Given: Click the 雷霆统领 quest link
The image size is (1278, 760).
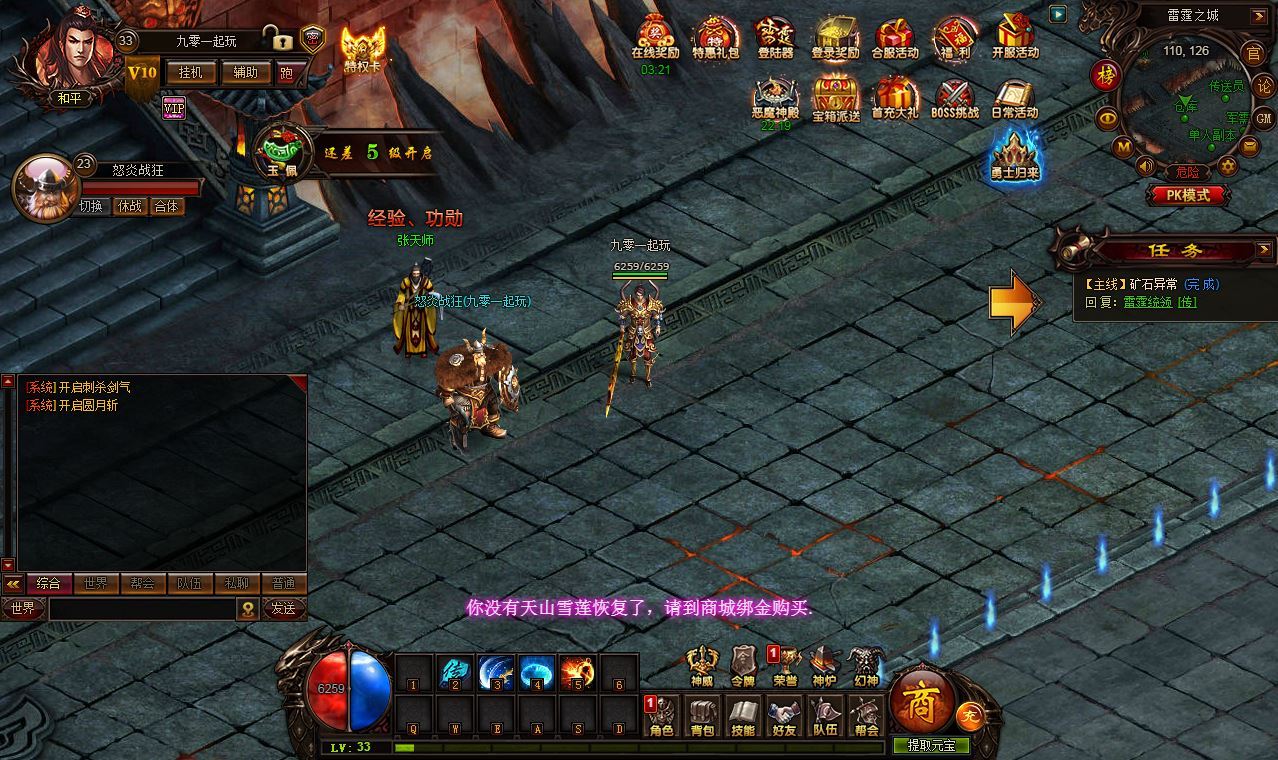Looking at the screenshot, I should [x=1147, y=302].
